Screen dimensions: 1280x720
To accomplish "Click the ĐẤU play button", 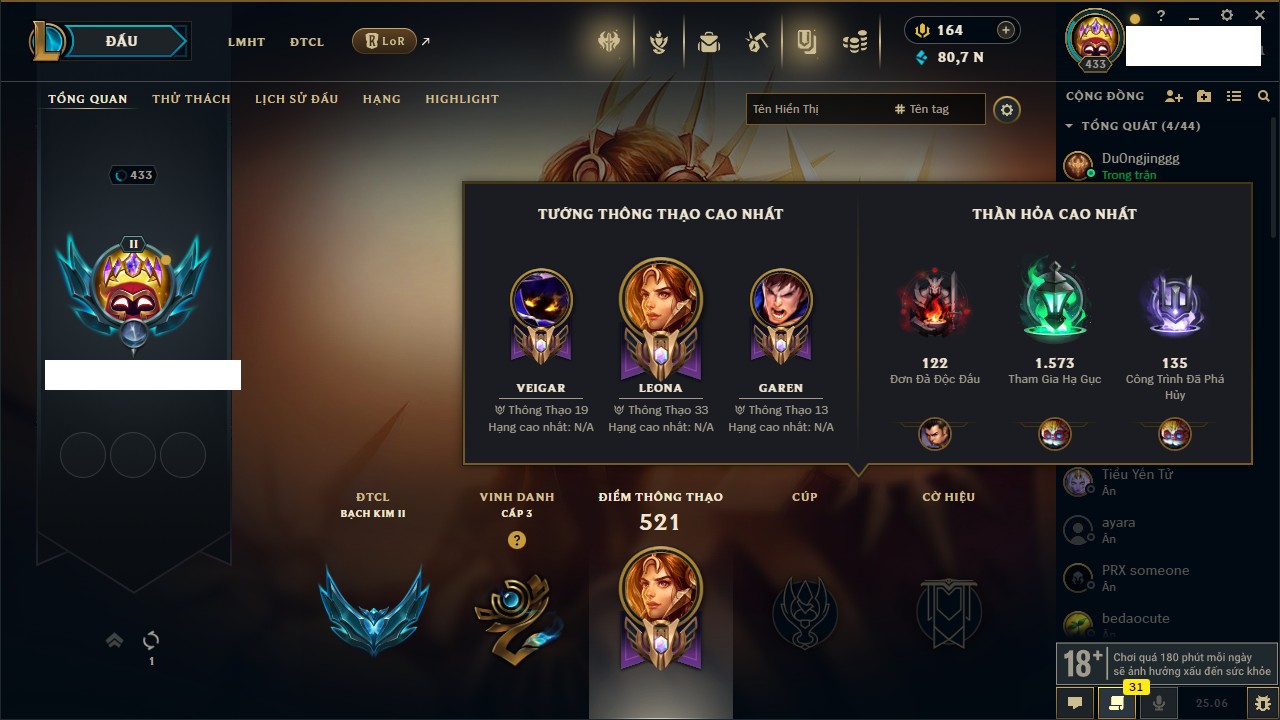I will pos(121,41).
